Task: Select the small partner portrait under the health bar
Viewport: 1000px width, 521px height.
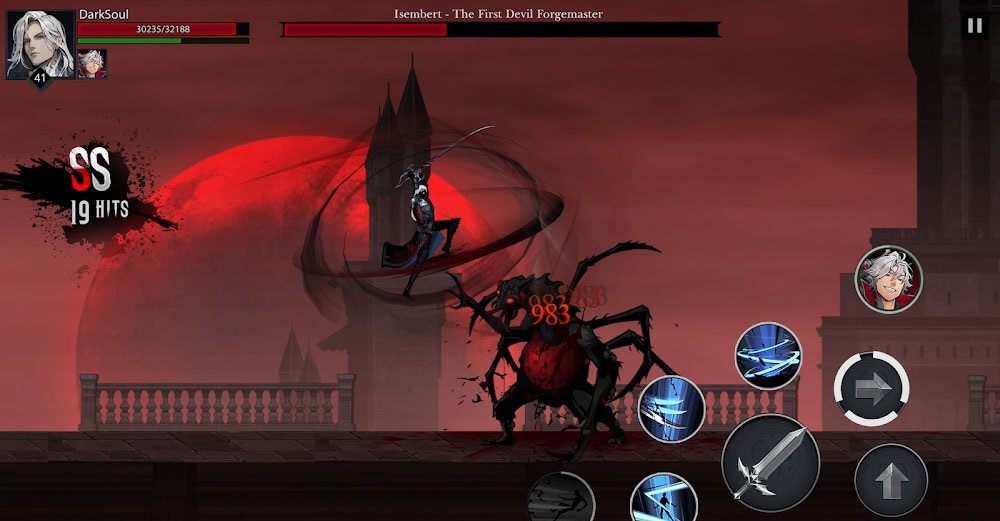Action: pyautogui.click(x=92, y=63)
